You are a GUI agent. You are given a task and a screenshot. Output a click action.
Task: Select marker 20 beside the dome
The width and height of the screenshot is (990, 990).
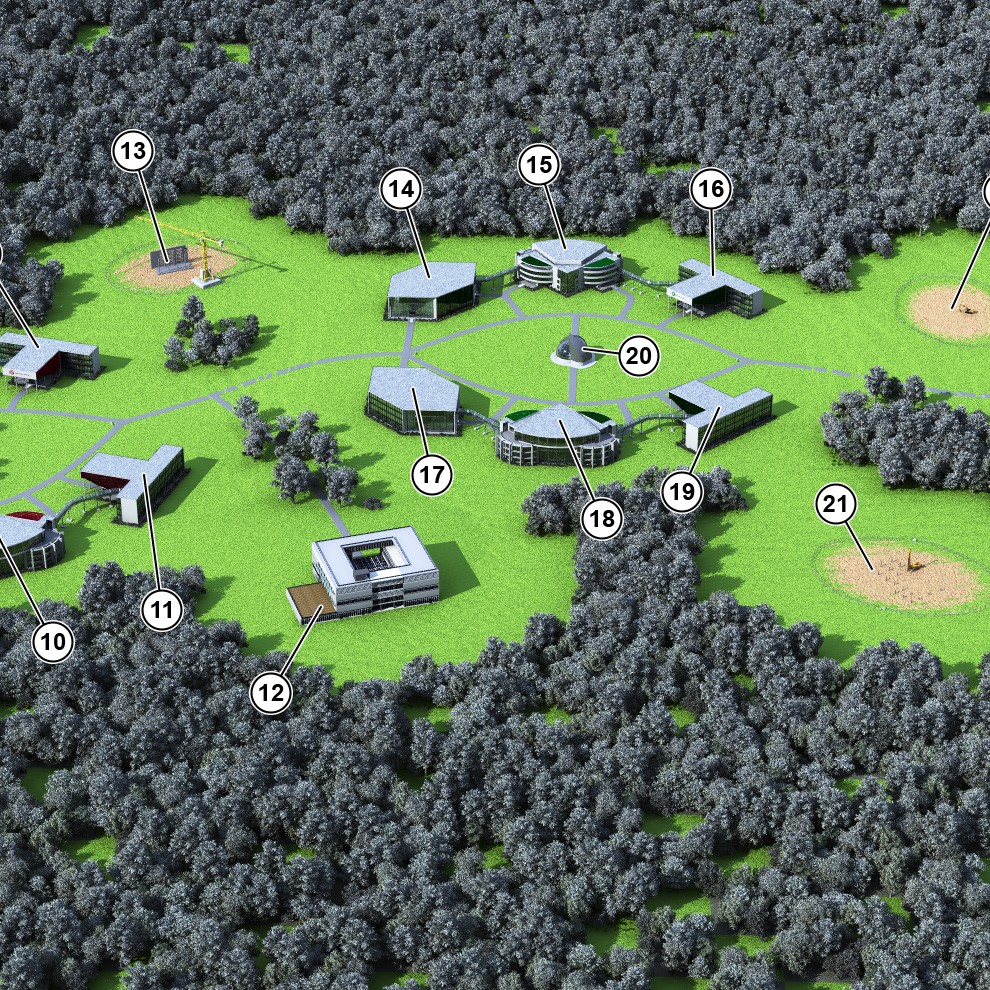pyautogui.click(x=639, y=356)
